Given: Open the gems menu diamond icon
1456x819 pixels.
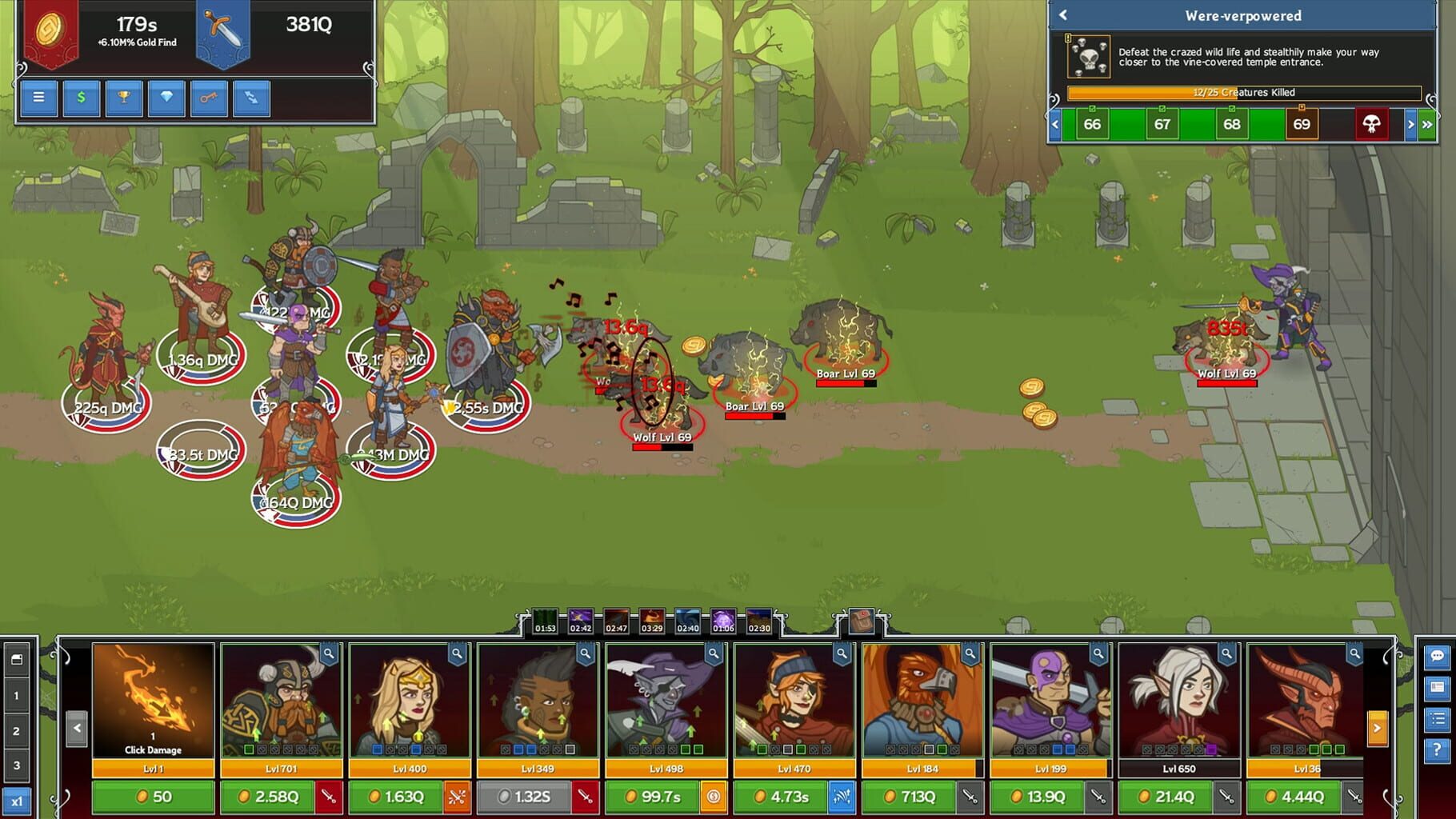Looking at the screenshot, I should point(166,98).
